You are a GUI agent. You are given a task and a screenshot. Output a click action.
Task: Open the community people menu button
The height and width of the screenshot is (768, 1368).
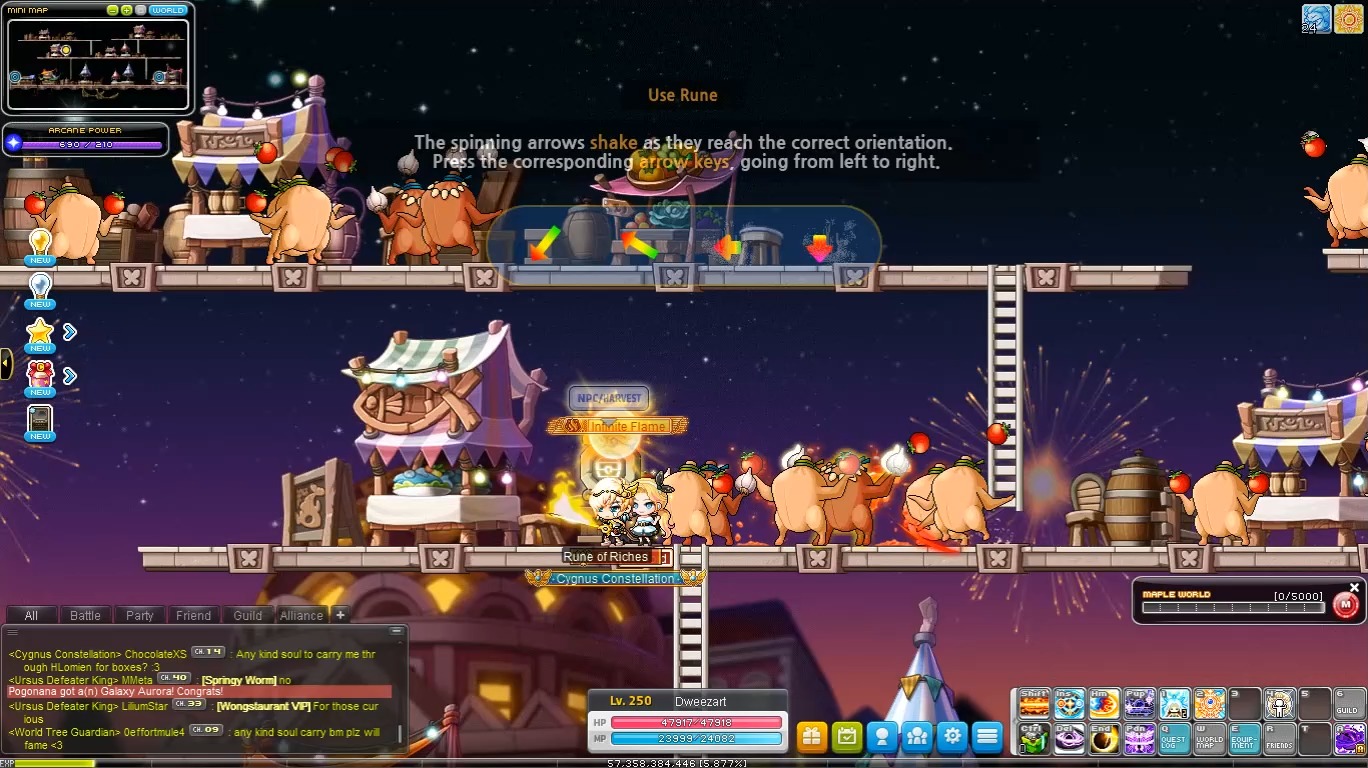click(917, 737)
